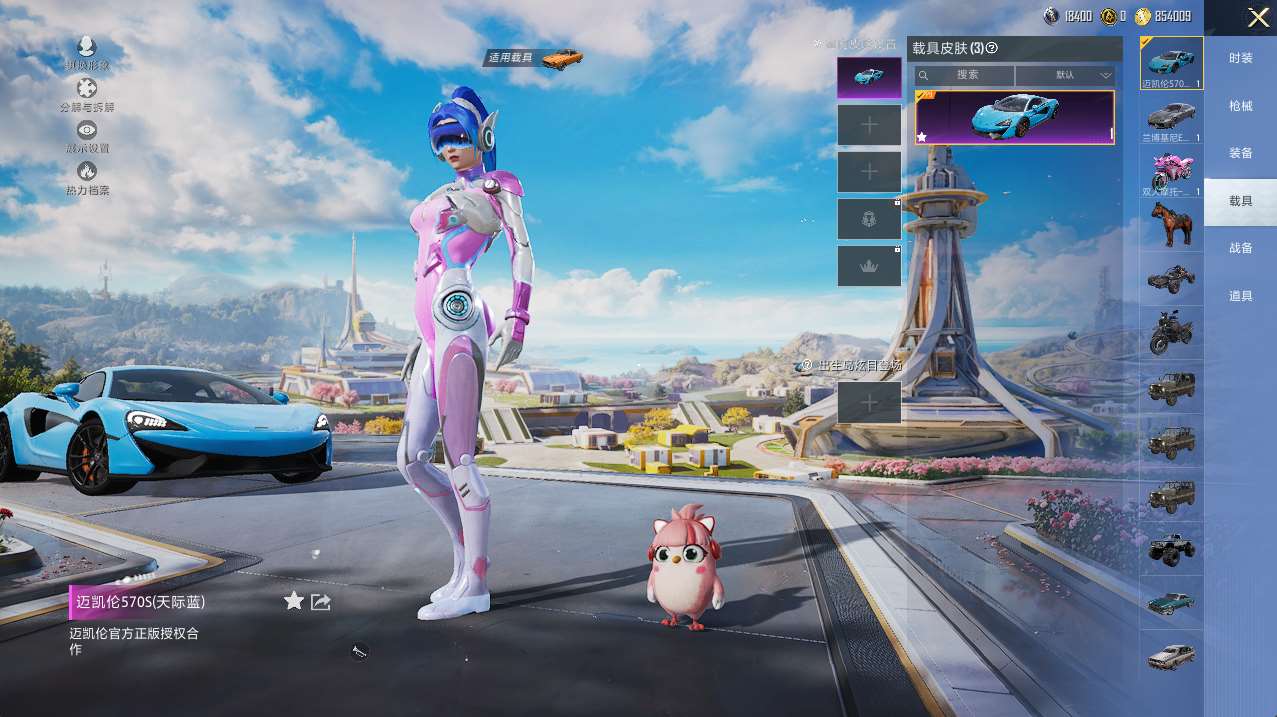Favorite the McLaren 570S with the star
Viewport: 1277px width, 717px height.
[x=293, y=601]
